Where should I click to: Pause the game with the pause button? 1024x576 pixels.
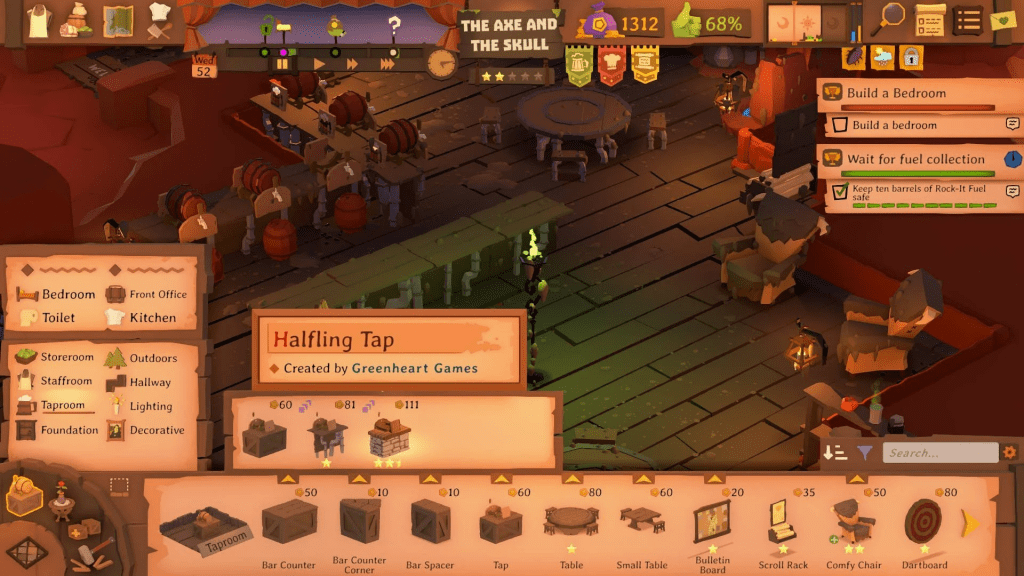(x=283, y=64)
